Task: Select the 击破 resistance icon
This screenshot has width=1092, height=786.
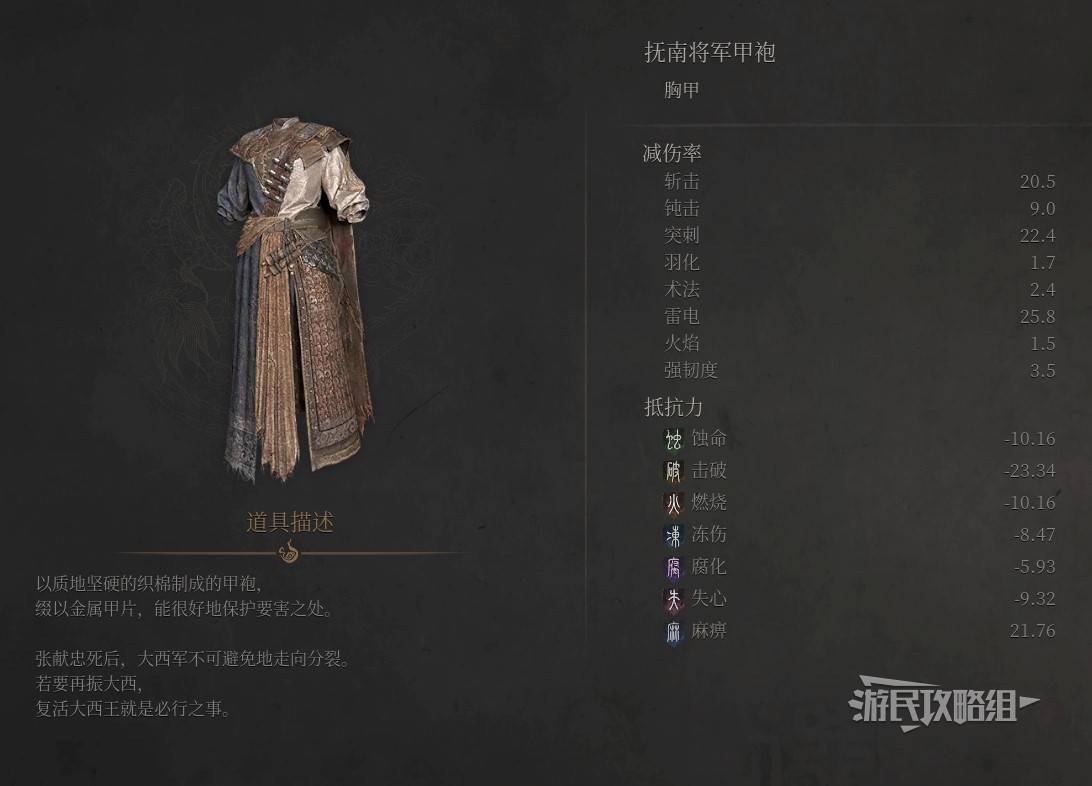Action: tap(674, 471)
